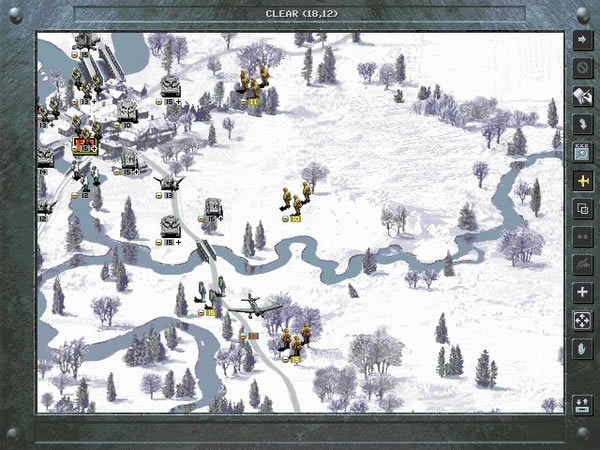600x450 pixels.
Task: Click the bottom sidebar button with stars
Action: [x=582, y=404]
